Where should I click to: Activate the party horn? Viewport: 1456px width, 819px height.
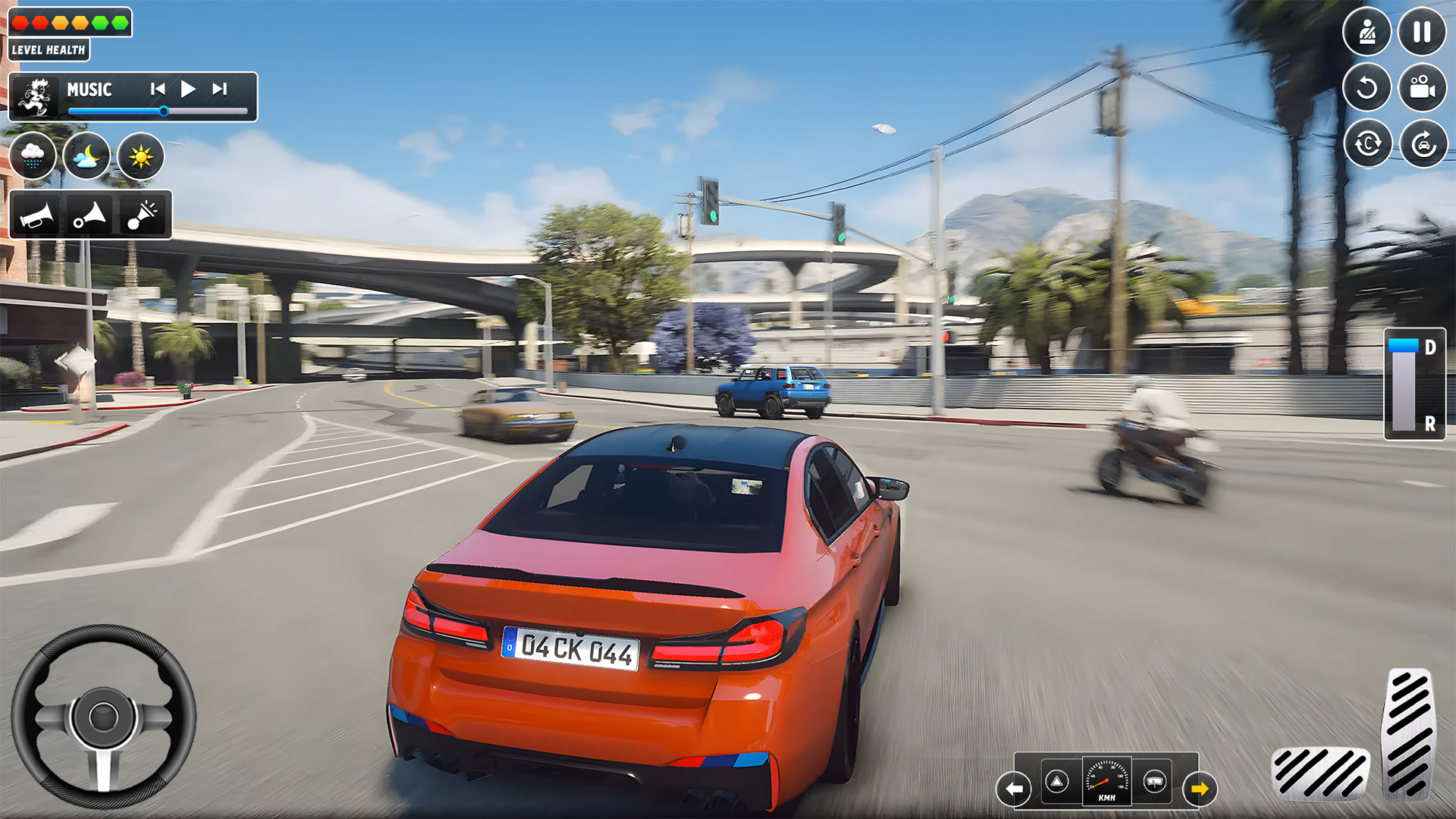pos(143,215)
